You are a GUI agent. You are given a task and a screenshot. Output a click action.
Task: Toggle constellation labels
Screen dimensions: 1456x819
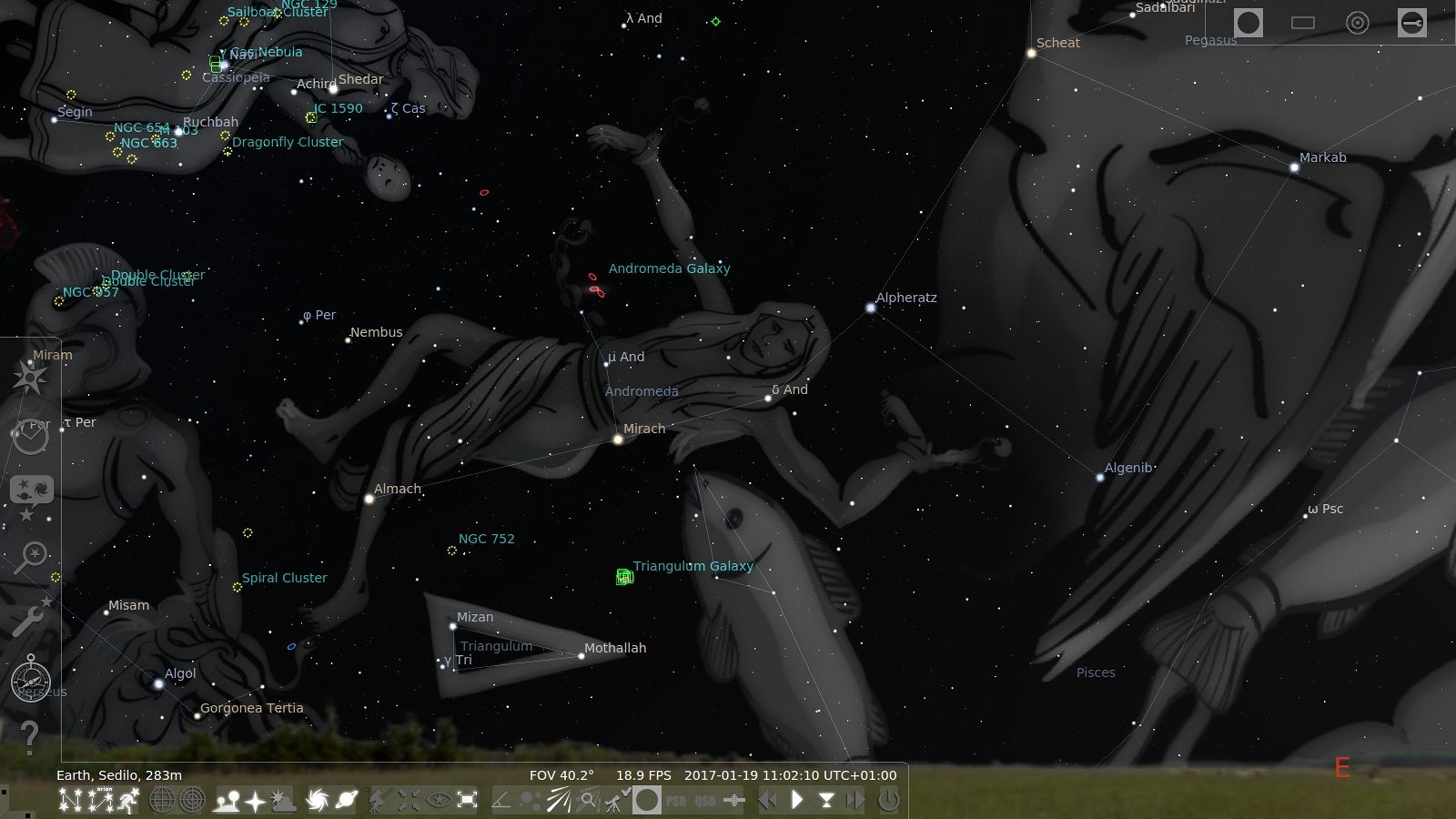point(99,801)
